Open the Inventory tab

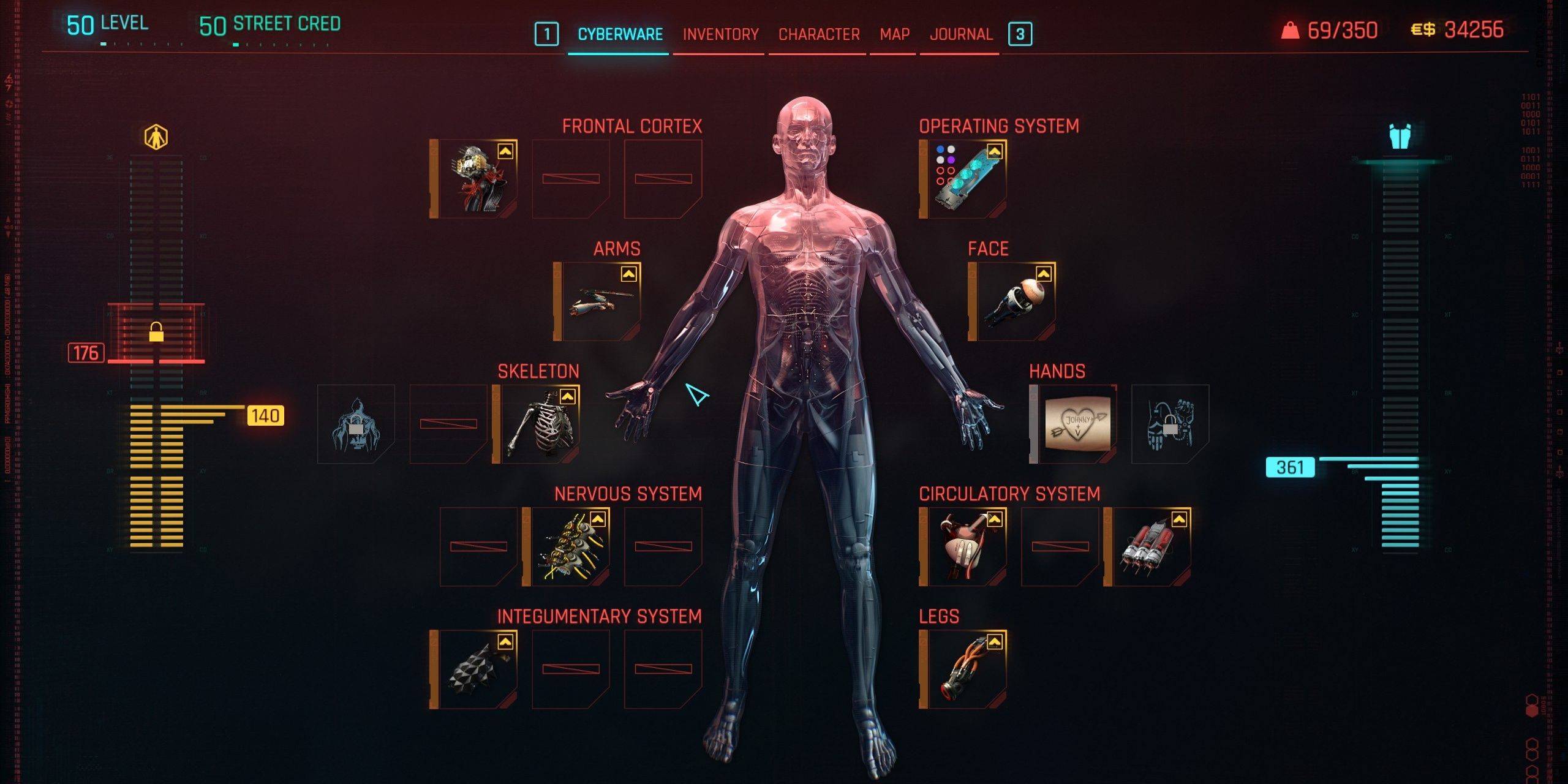tap(720, 34)
